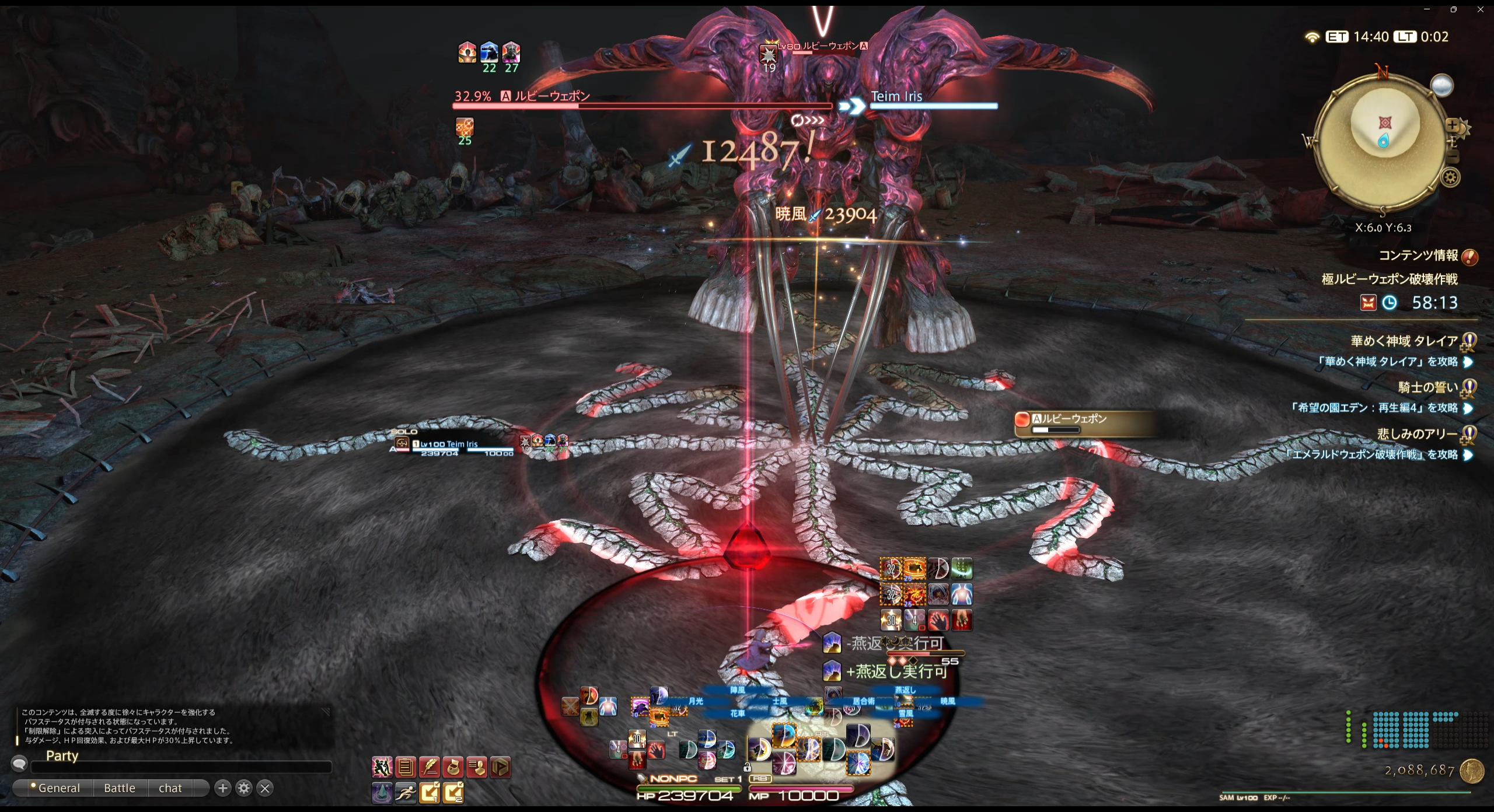Close the chat log with the X button
Viewport: 1494px width, 812px height.
point(265,788)
